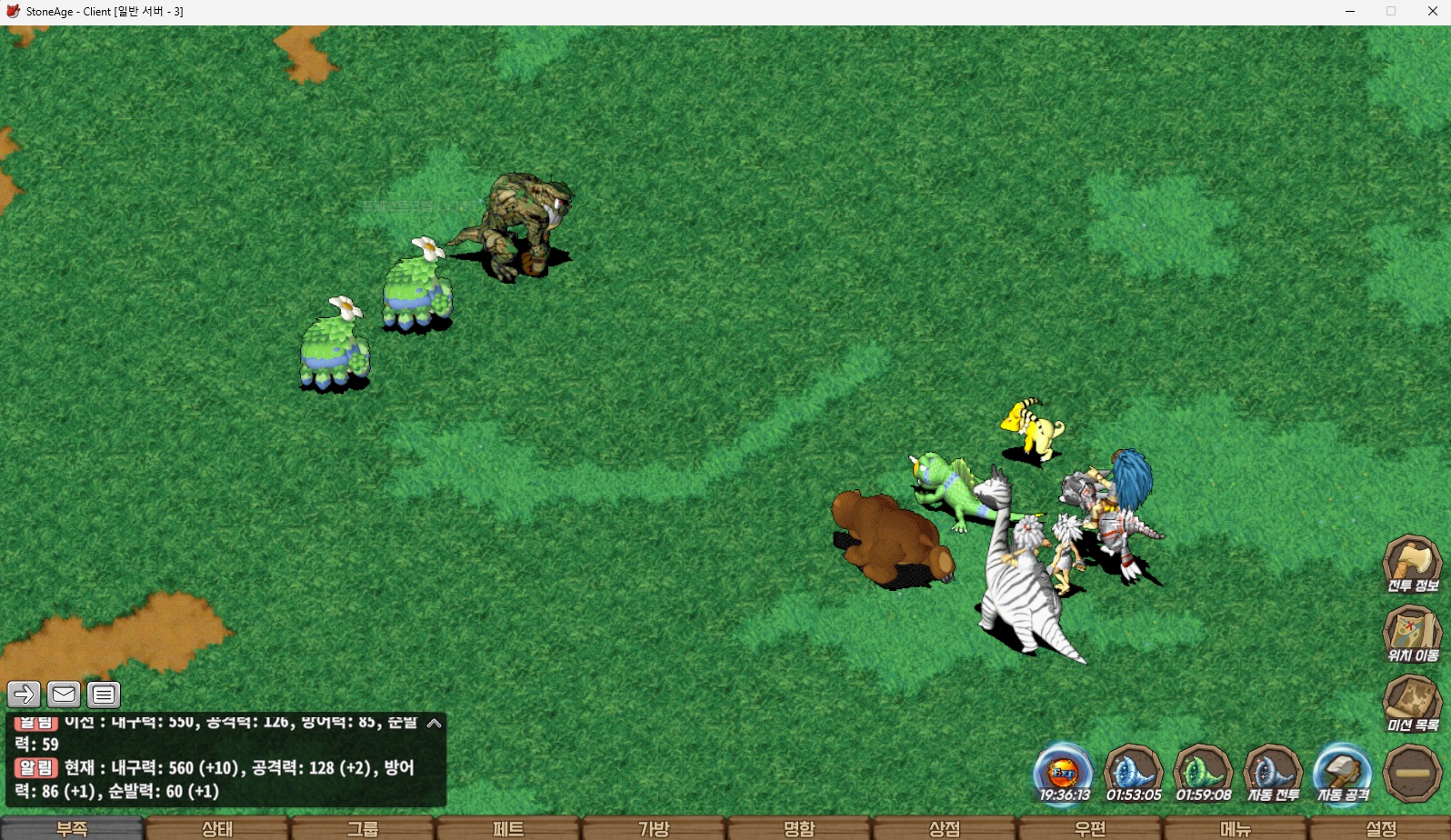The image size is (1451, 840).
Task: Open the 페트 (pet) menu
Action: [508, 828]
